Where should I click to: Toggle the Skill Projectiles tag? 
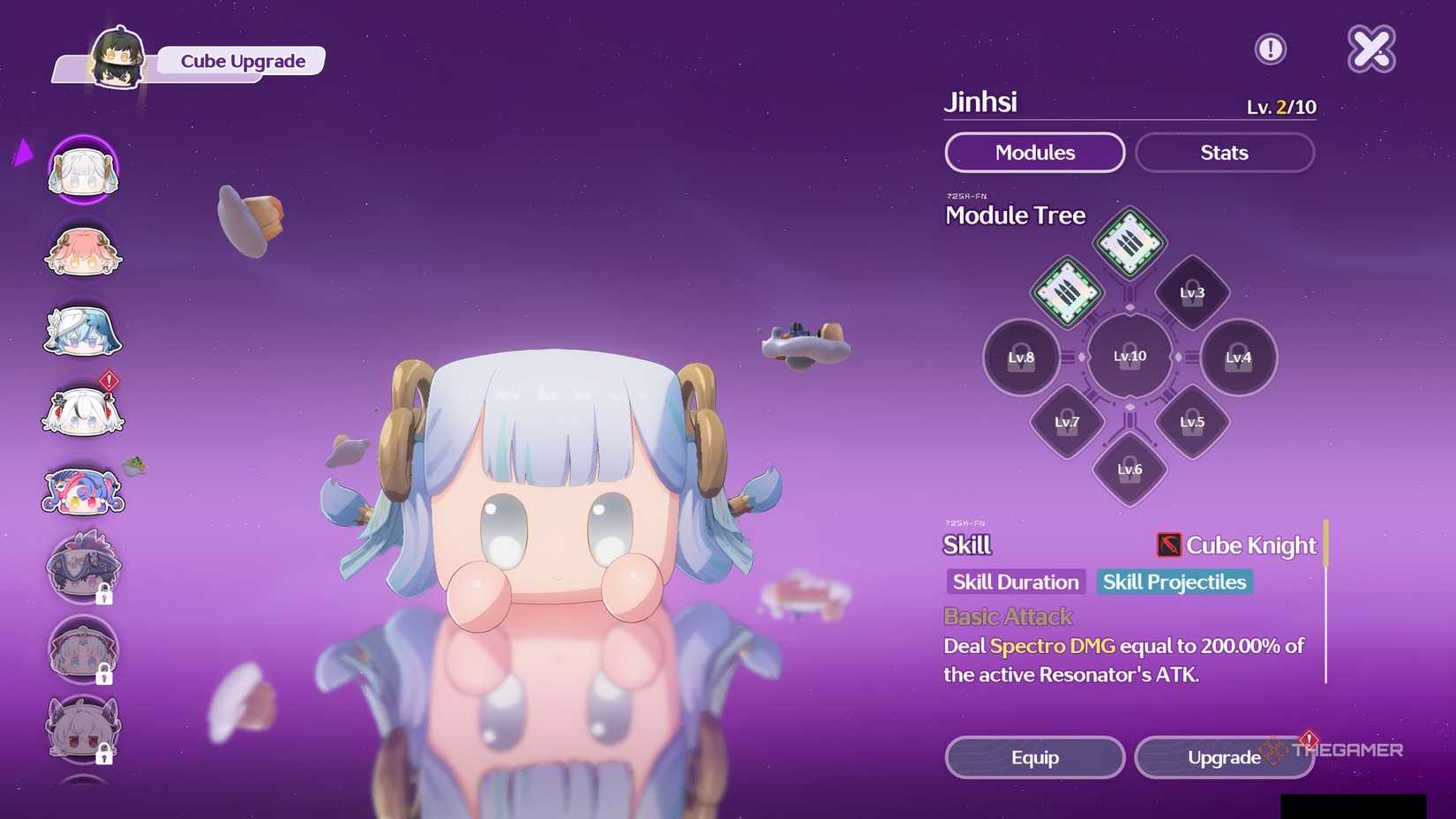(x=1174, y=582)
